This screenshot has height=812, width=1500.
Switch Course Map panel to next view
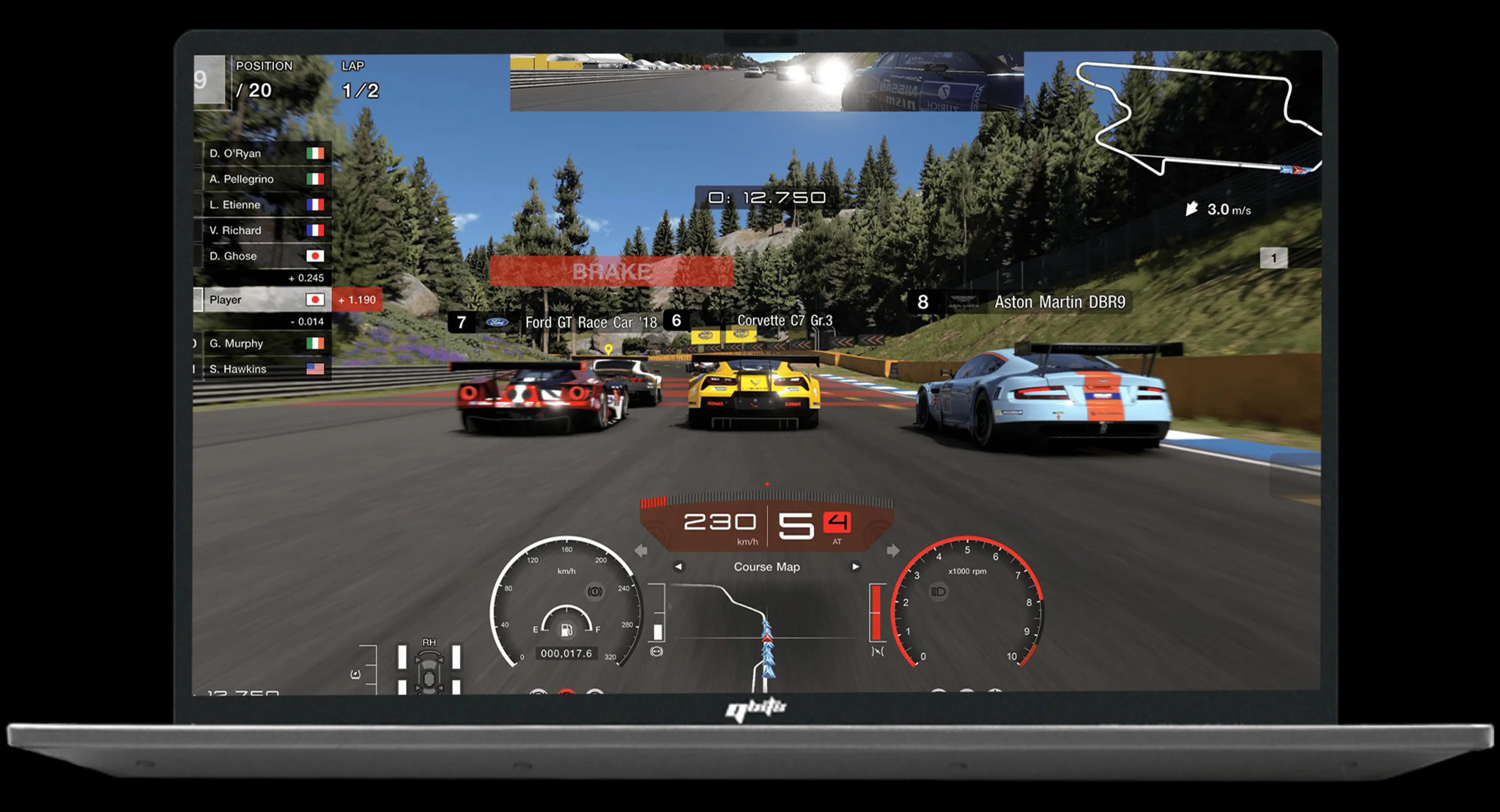coord(855,566)
